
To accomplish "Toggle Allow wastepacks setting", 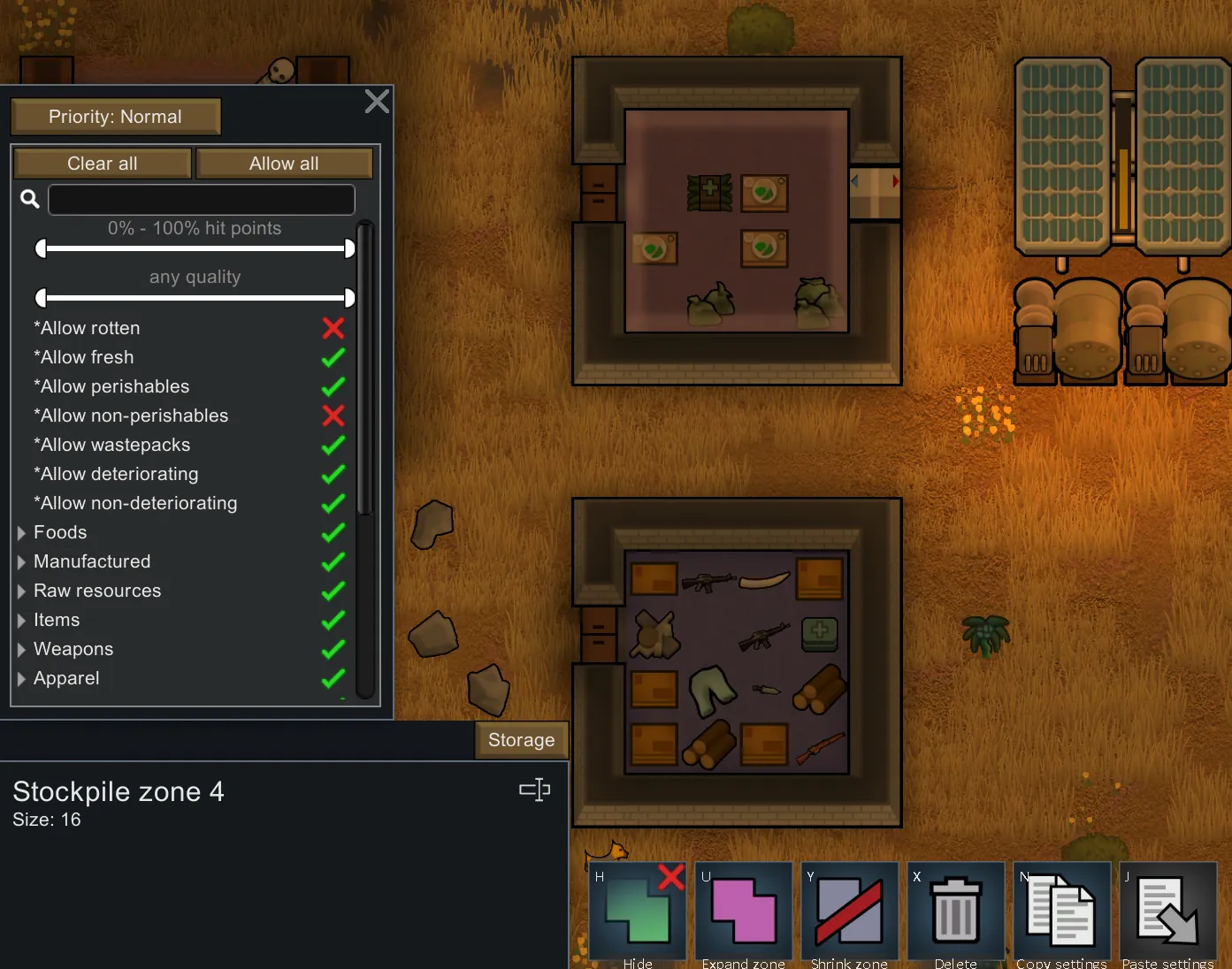I will click(333, 445).
